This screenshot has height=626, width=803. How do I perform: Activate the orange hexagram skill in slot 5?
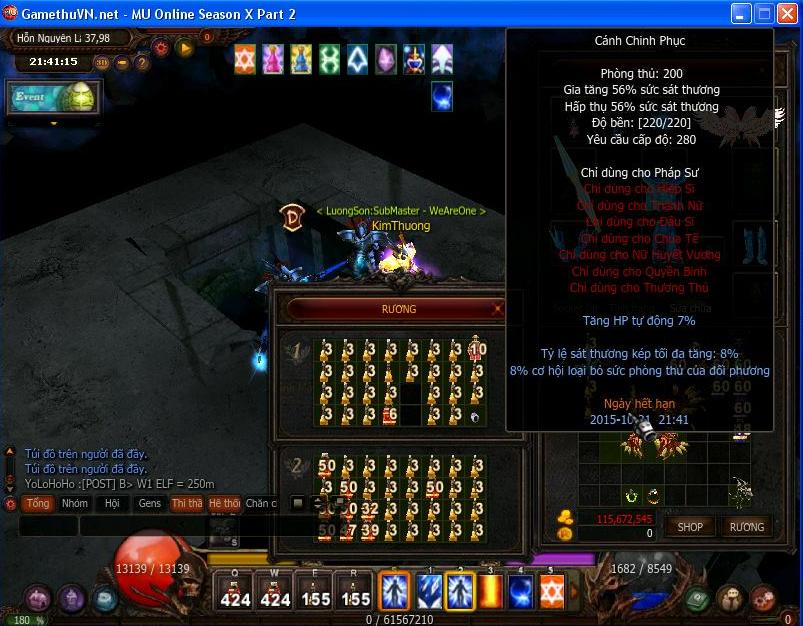(552, 590)
